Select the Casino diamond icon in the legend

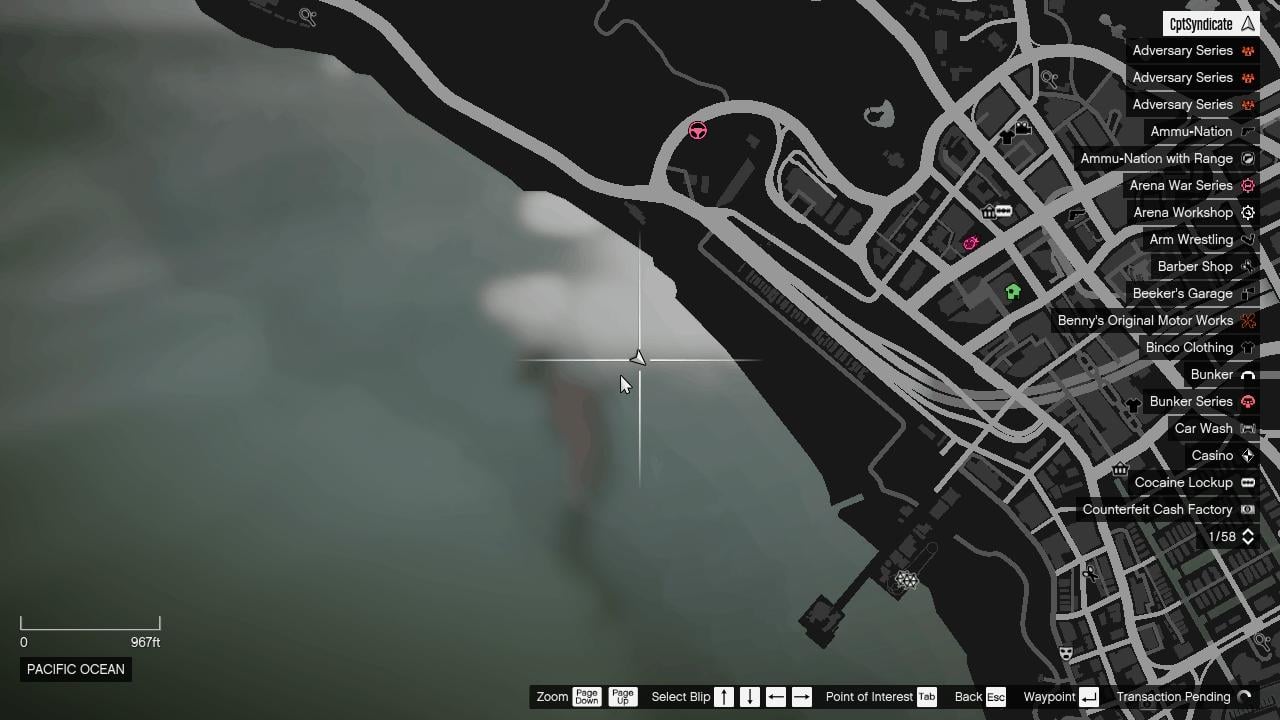[1247, 455]
